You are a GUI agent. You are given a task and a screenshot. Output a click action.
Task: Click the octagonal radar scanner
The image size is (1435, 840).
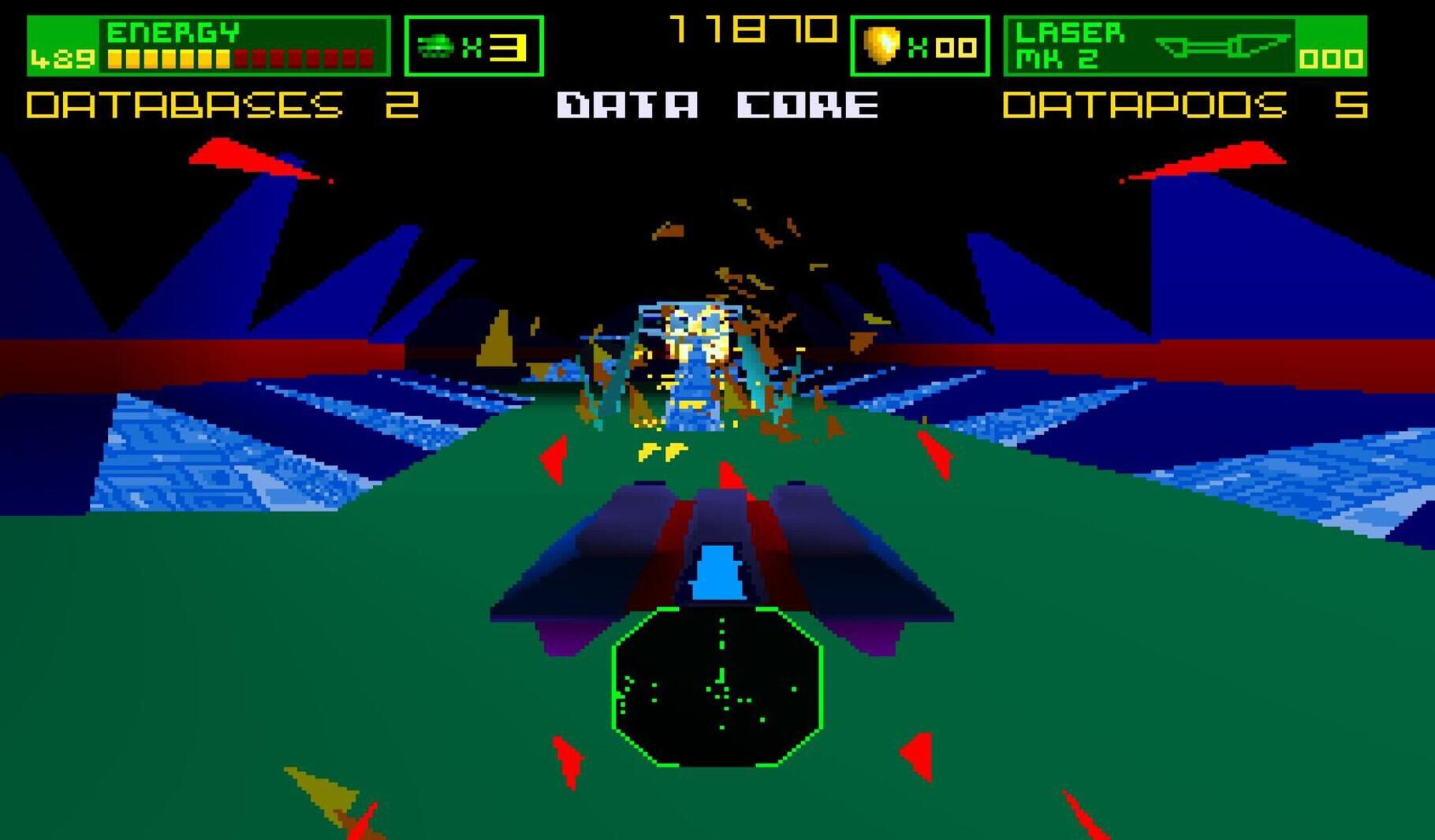click(717, 686)
